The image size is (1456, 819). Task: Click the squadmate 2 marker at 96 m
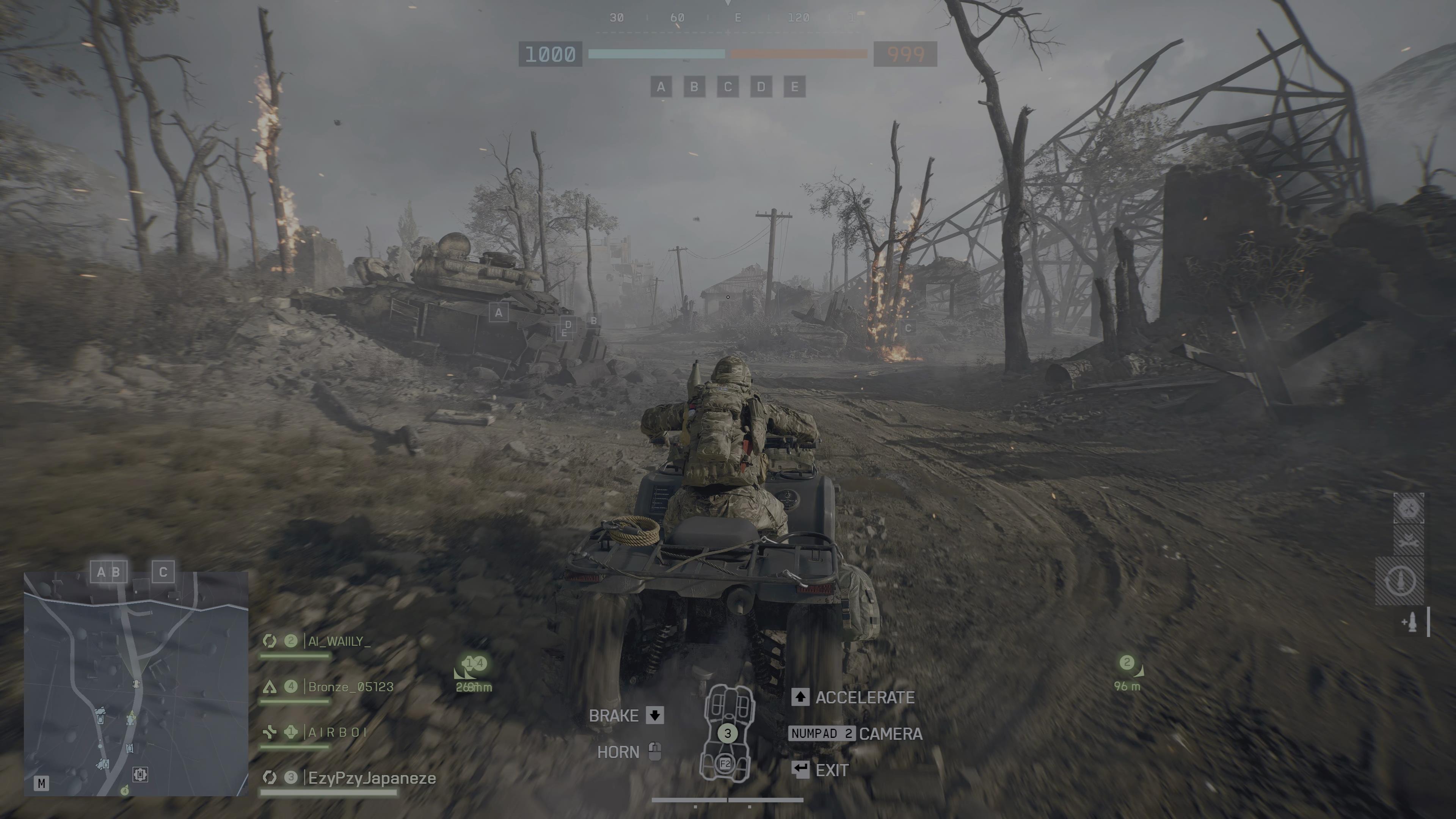tap(1127, 663)
